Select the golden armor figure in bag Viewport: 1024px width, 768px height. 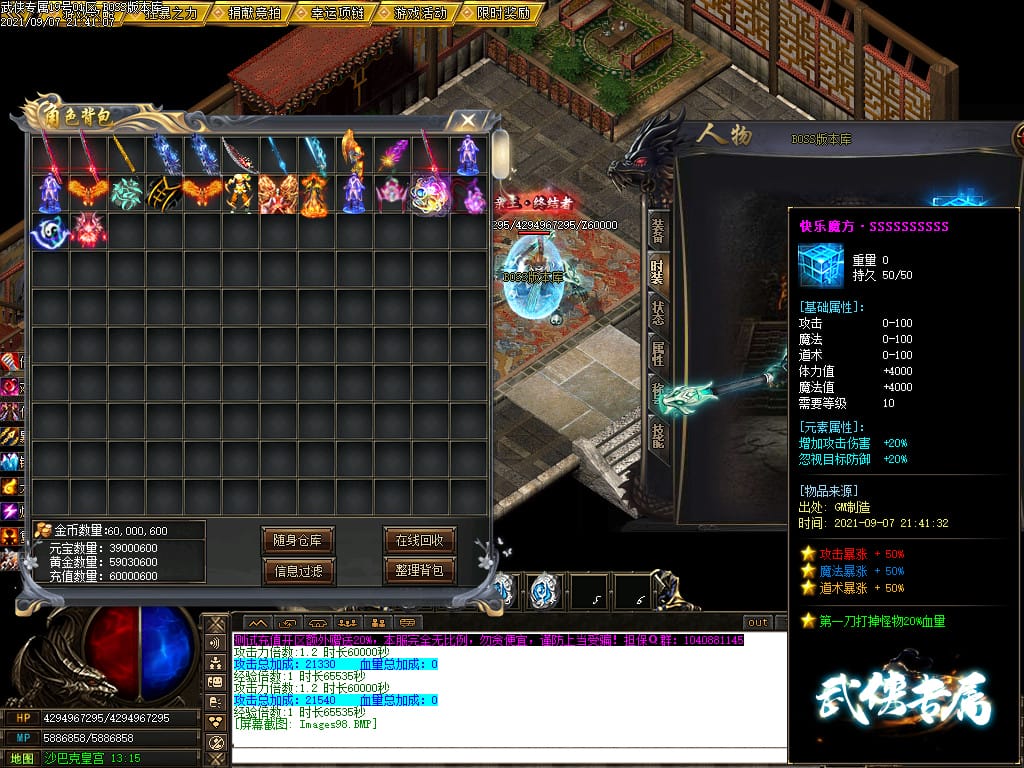(x=240, y=194)
